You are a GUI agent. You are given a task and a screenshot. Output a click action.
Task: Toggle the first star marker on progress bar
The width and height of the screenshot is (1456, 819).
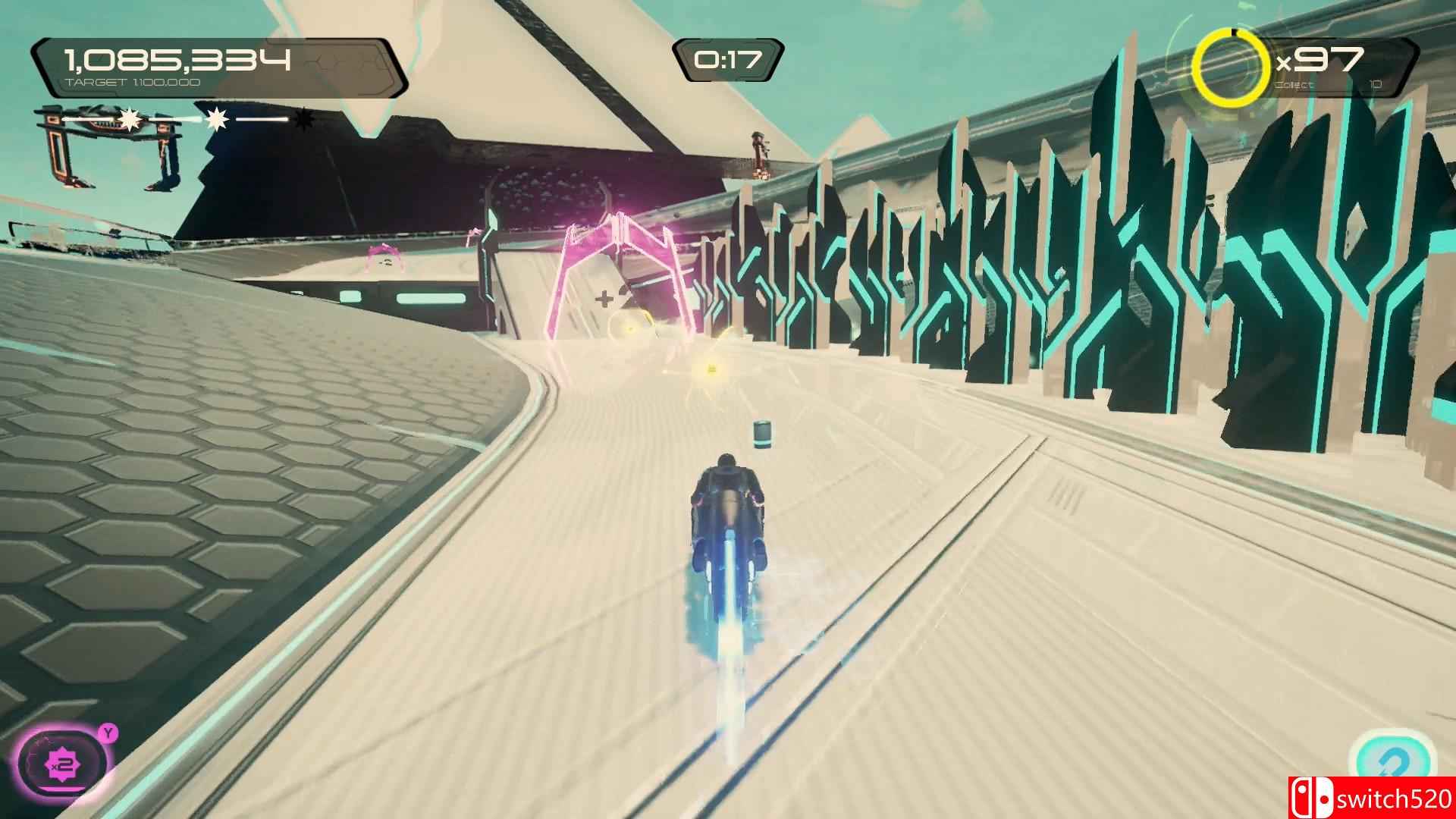(129, 118)
